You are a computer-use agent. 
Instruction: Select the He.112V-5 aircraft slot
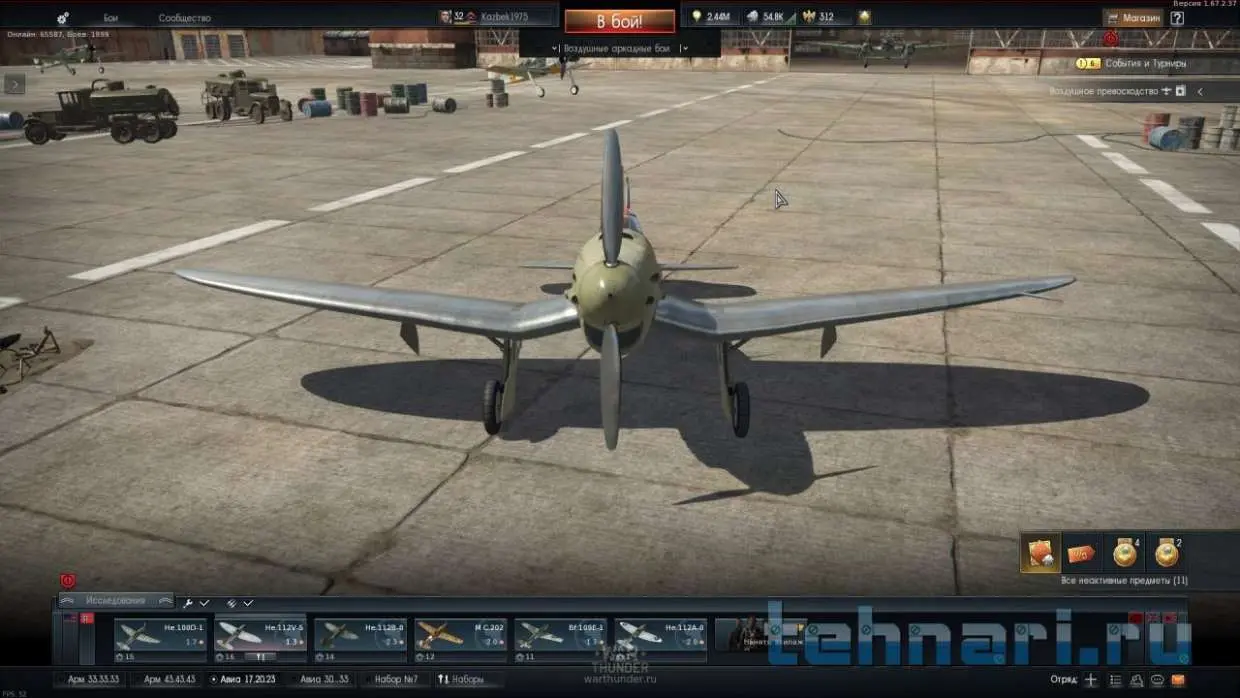pos(260,639)
